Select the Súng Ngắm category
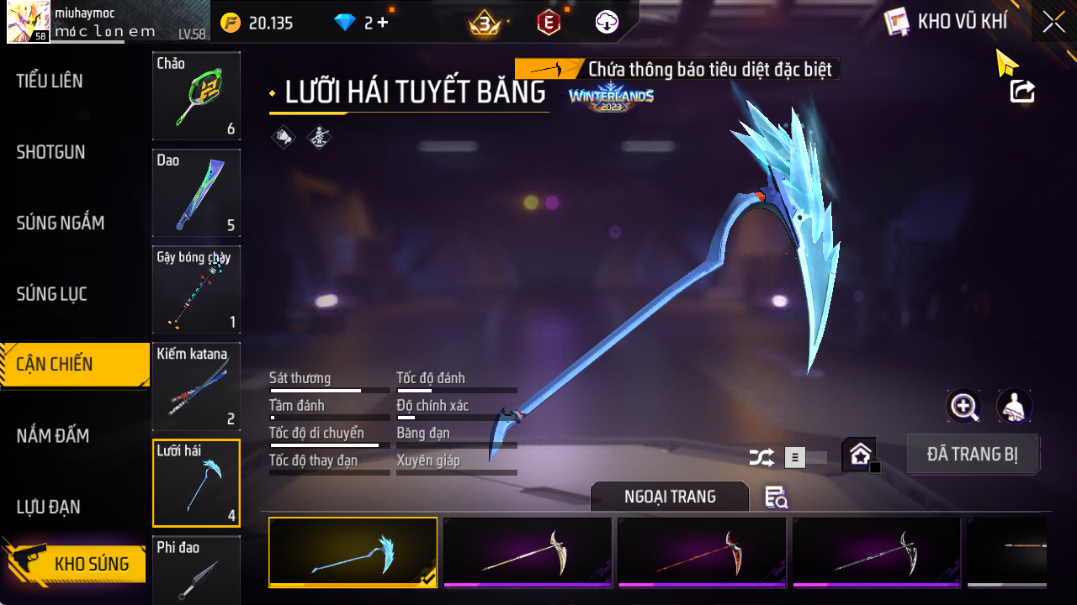The height and width of the screenshot is (605, 1077). point(60,223)
